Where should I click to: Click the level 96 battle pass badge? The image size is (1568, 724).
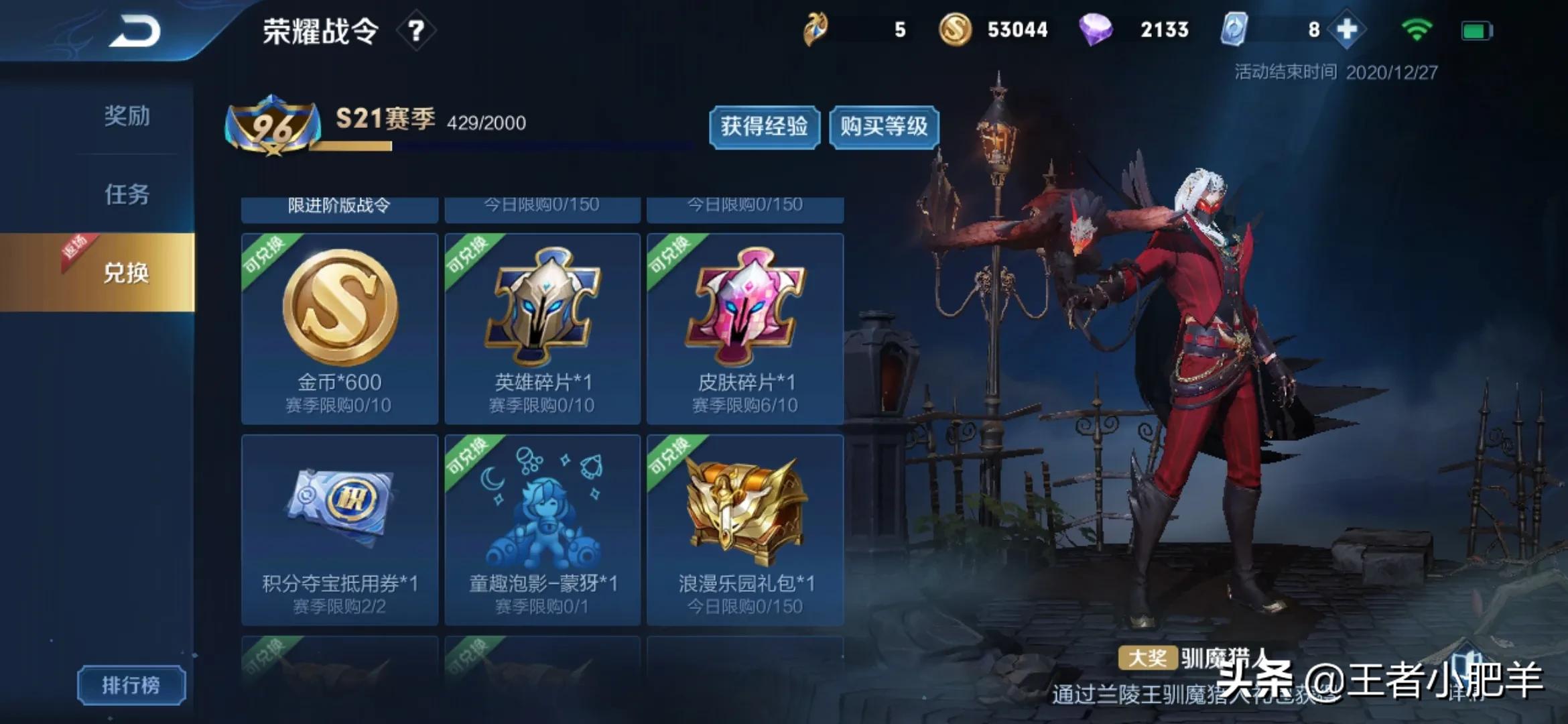pos(275,123)
